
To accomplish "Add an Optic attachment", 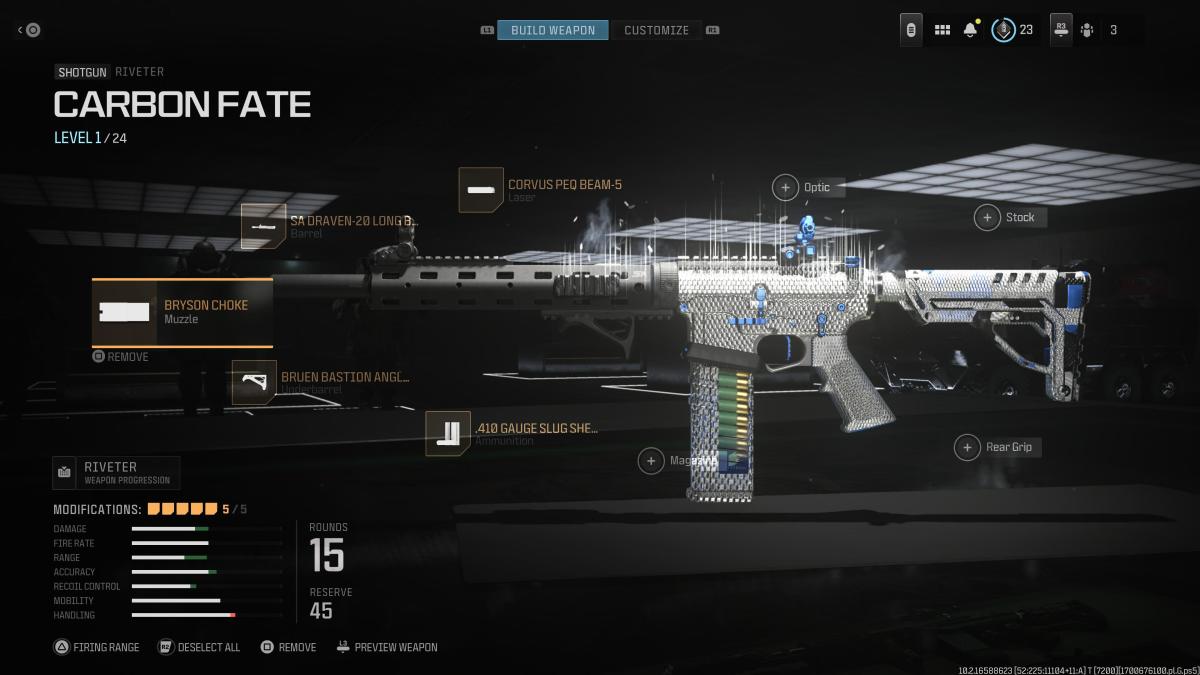I will (x=785, y=187).
